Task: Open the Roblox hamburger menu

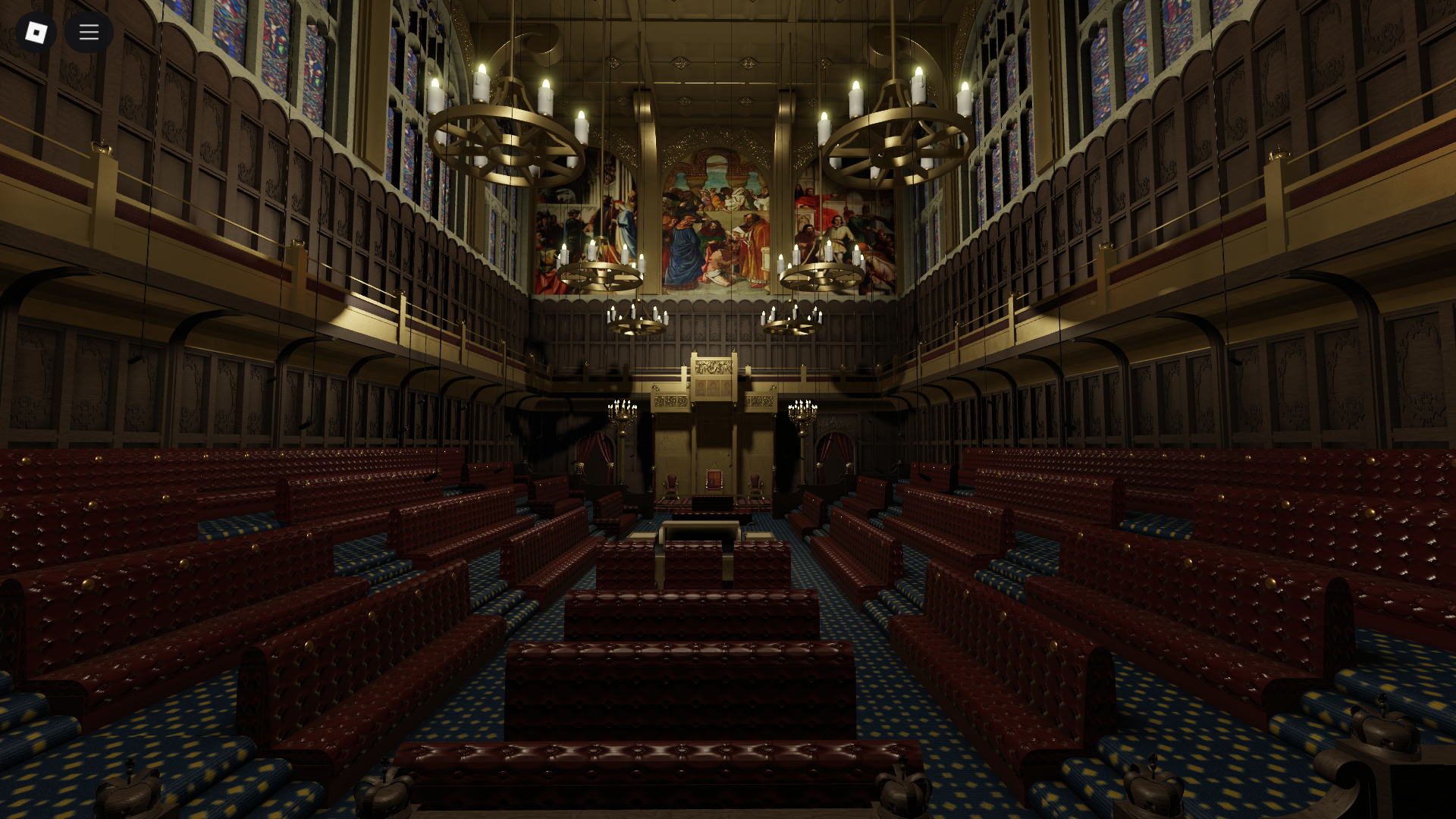Action: (89, 32)
